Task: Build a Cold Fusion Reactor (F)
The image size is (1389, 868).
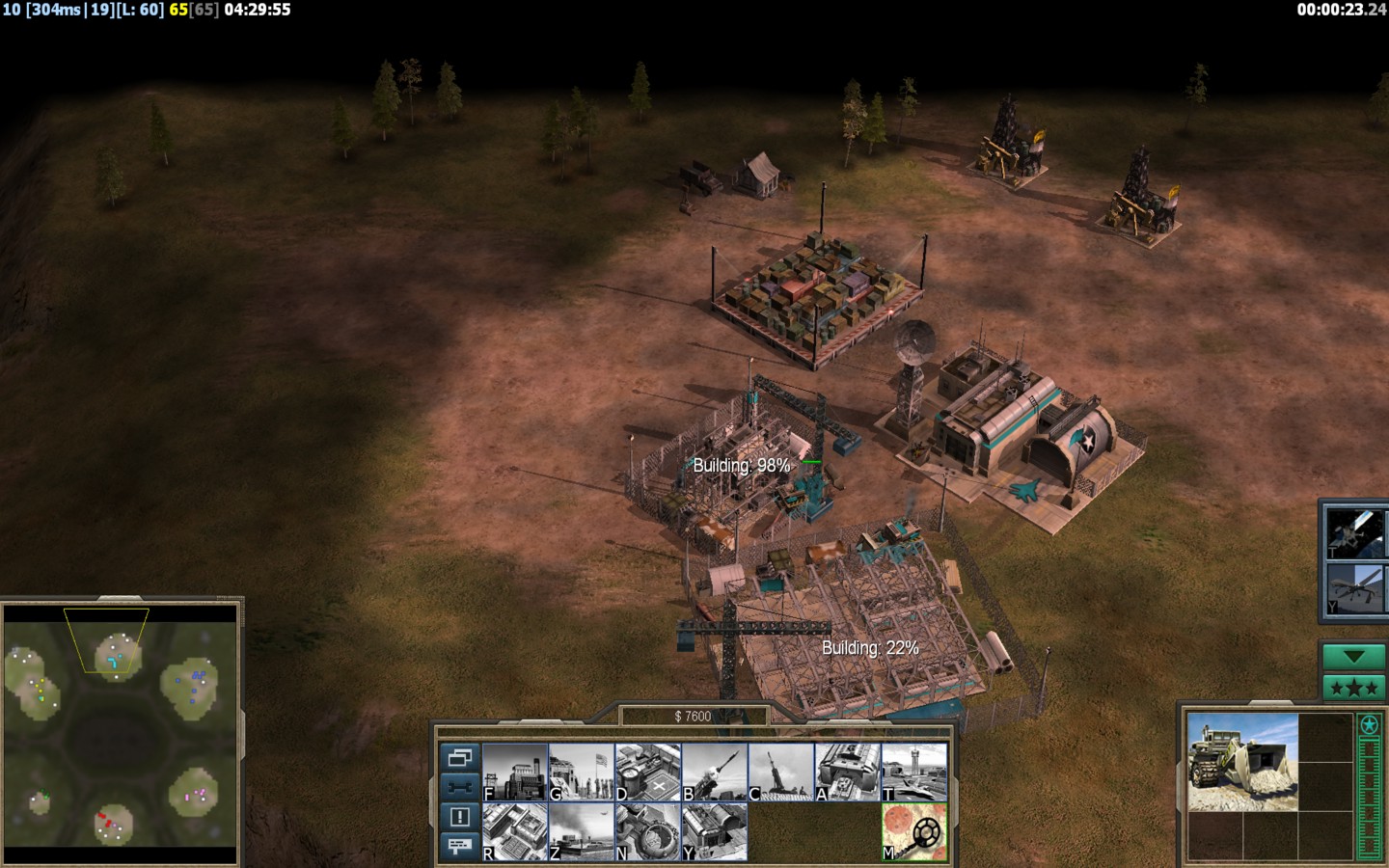Action: point(515,772)
